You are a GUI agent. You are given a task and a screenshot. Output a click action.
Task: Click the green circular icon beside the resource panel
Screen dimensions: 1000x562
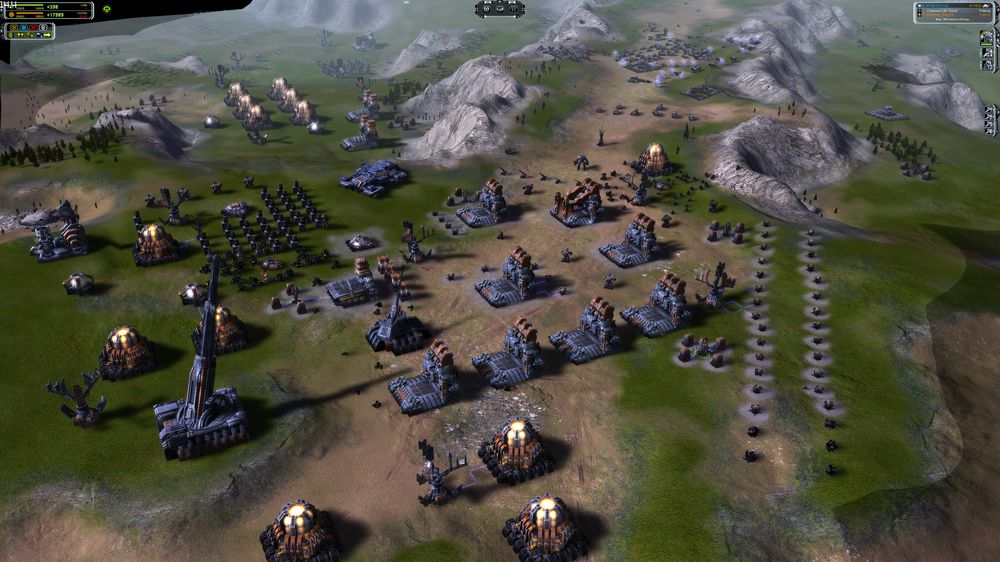tap(106, 9)
